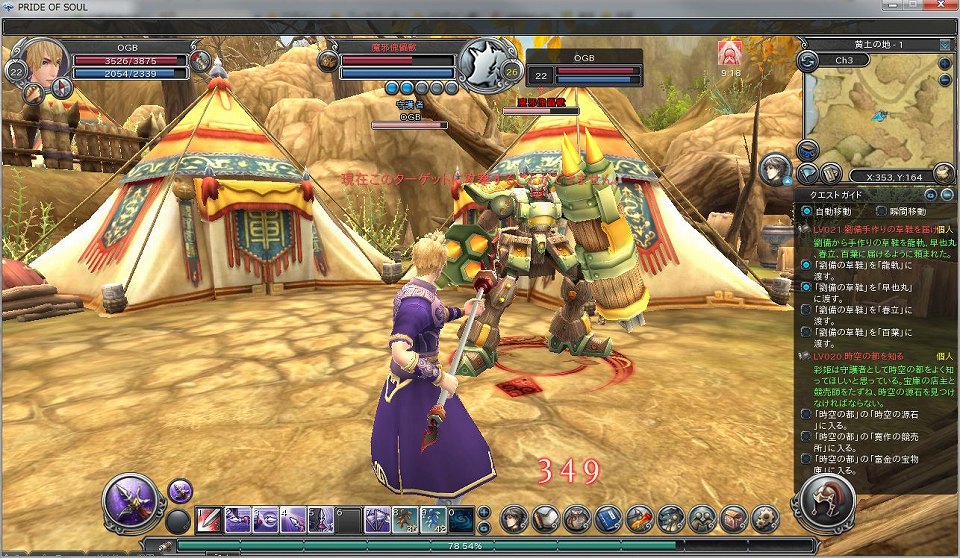
Task: Select the 自動移動 auto-move option
Action: click(x=807, y=212)
